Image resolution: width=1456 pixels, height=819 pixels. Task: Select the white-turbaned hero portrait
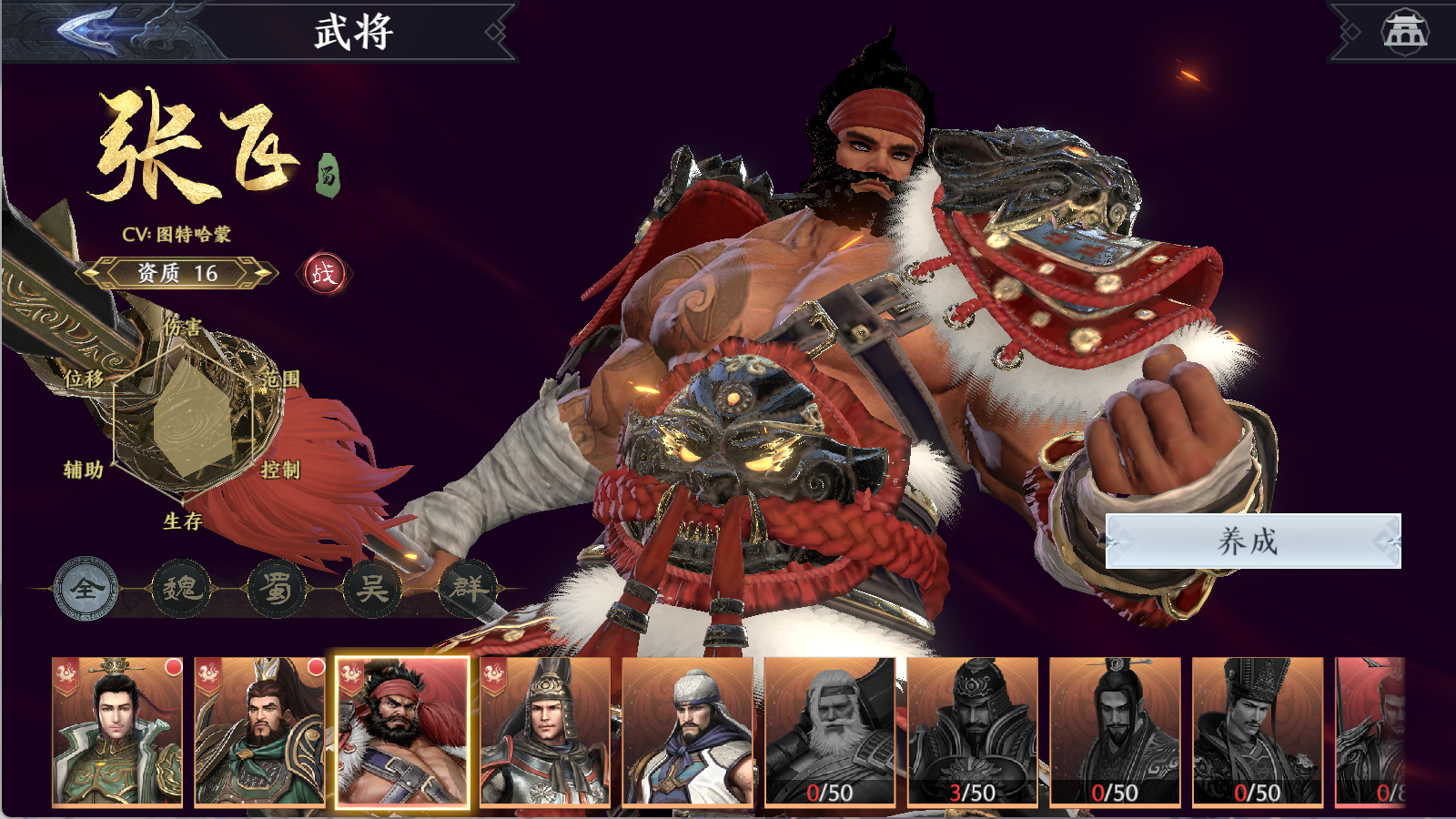pos(687,732)
